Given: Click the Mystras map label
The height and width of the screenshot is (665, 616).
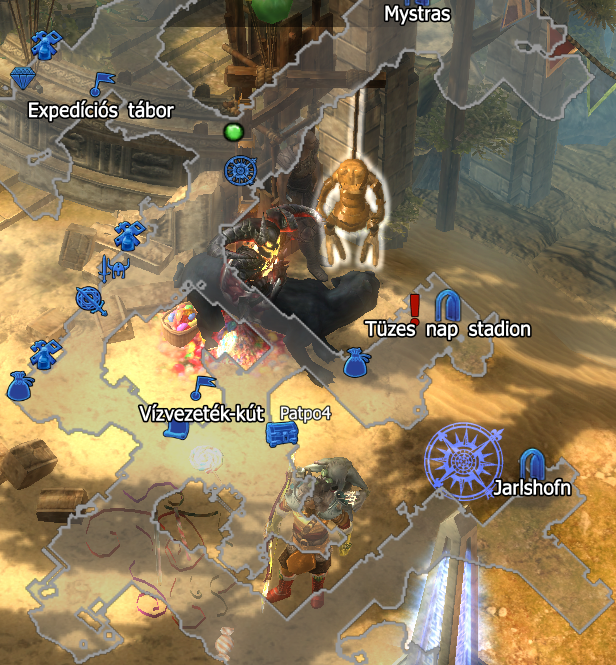Looking at the screenshot, I should [x=417, y=14].
